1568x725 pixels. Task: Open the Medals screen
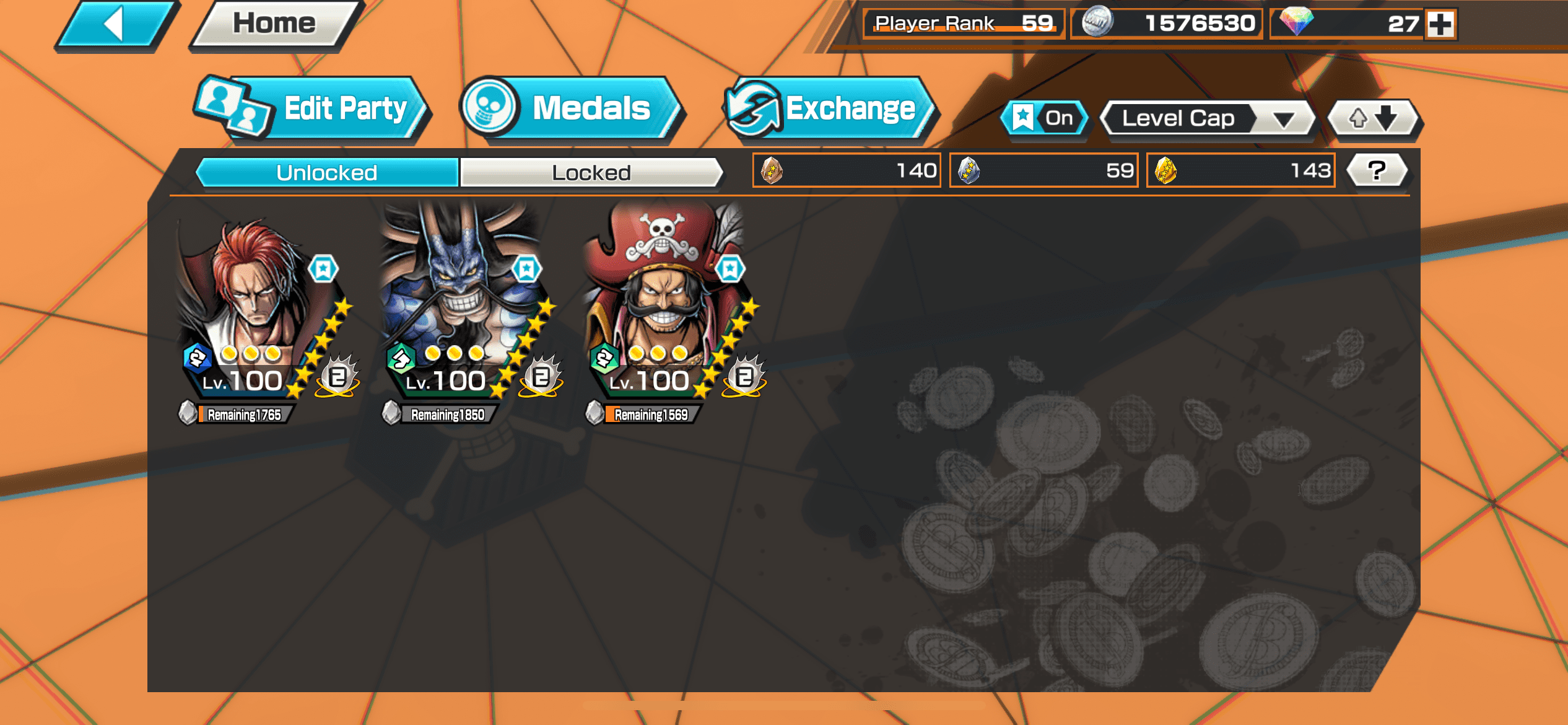point(571,110)
